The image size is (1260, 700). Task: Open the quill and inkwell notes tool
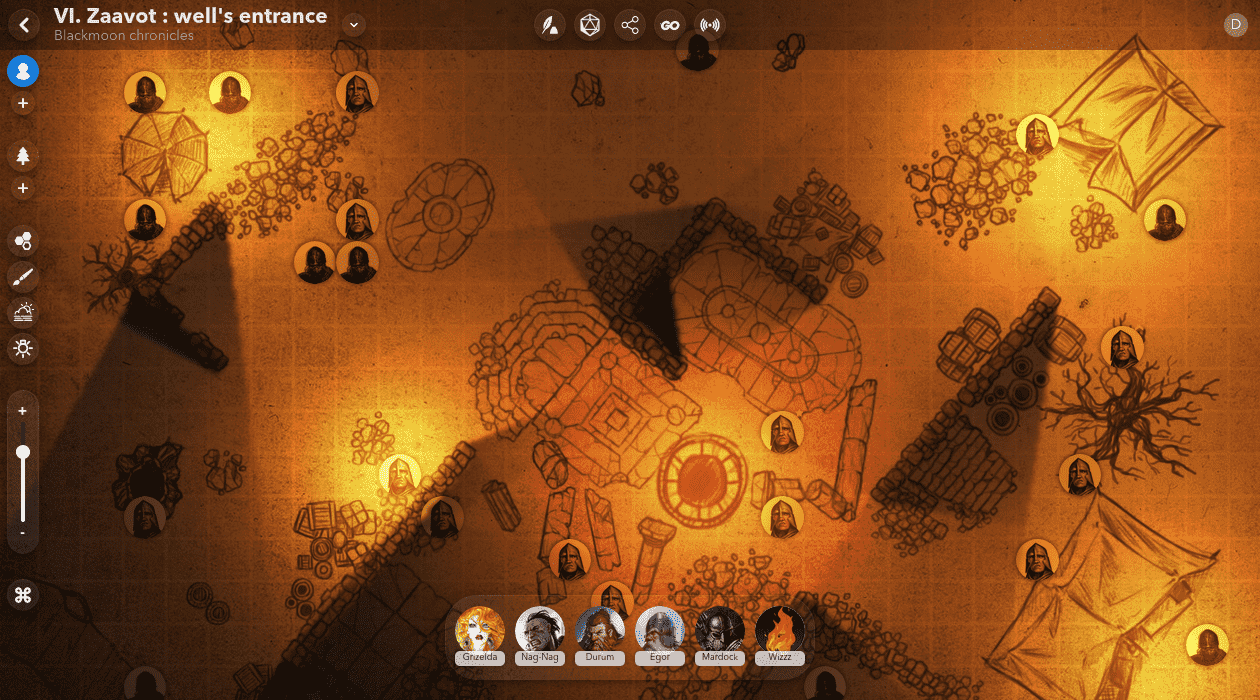(549, 26)
